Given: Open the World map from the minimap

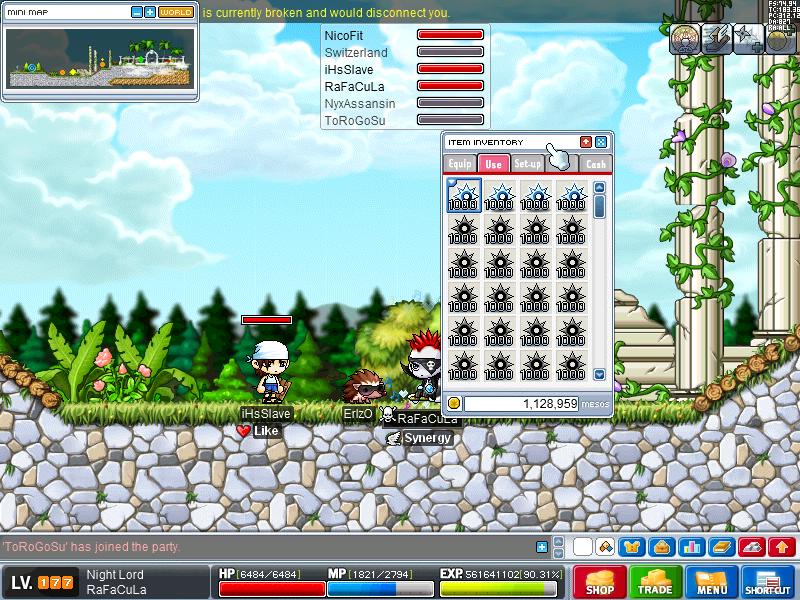Looking at the screenshot, I should pos(176,12).
